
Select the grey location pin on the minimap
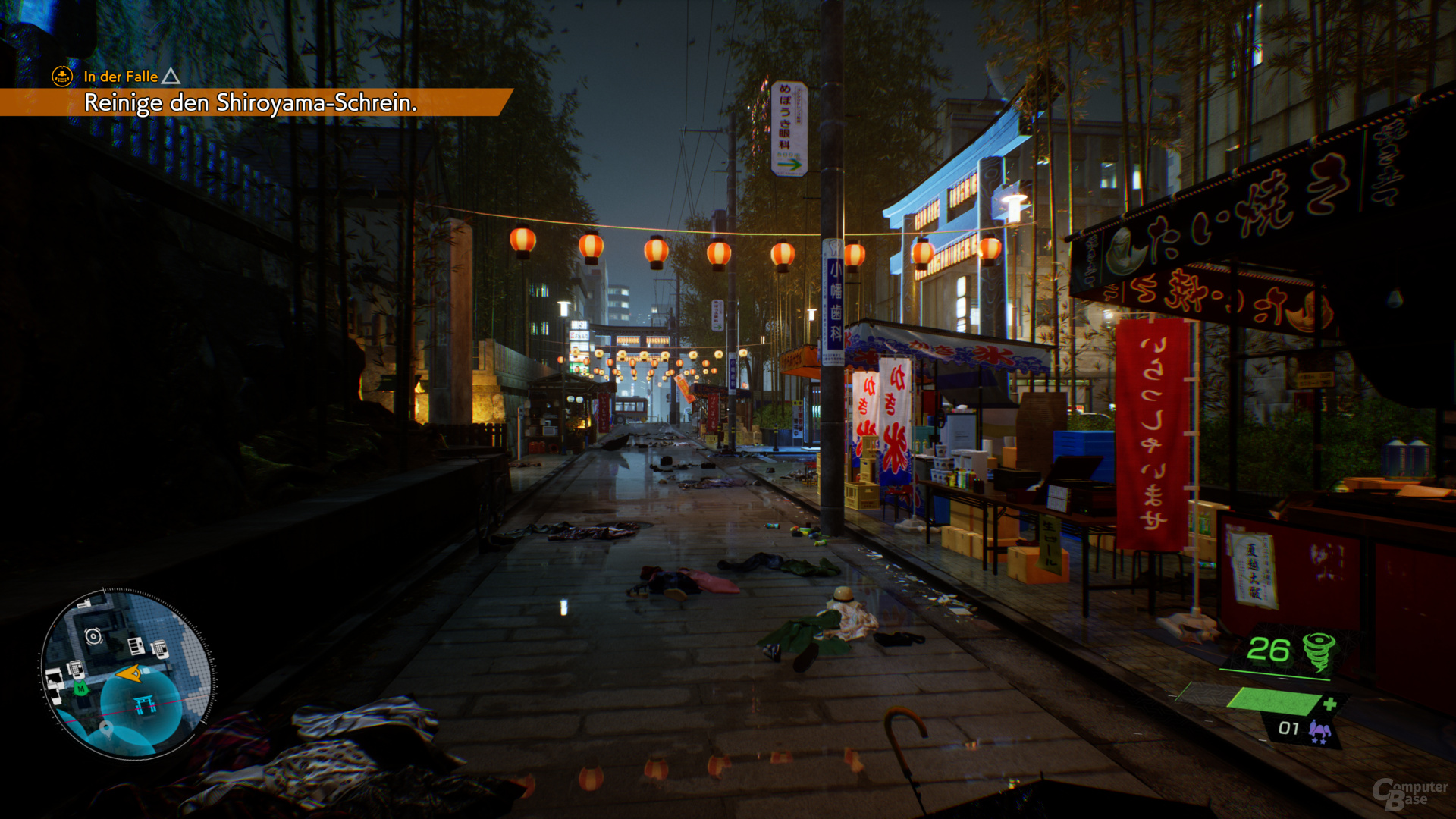pyautogui.click(x=105, y=729)
